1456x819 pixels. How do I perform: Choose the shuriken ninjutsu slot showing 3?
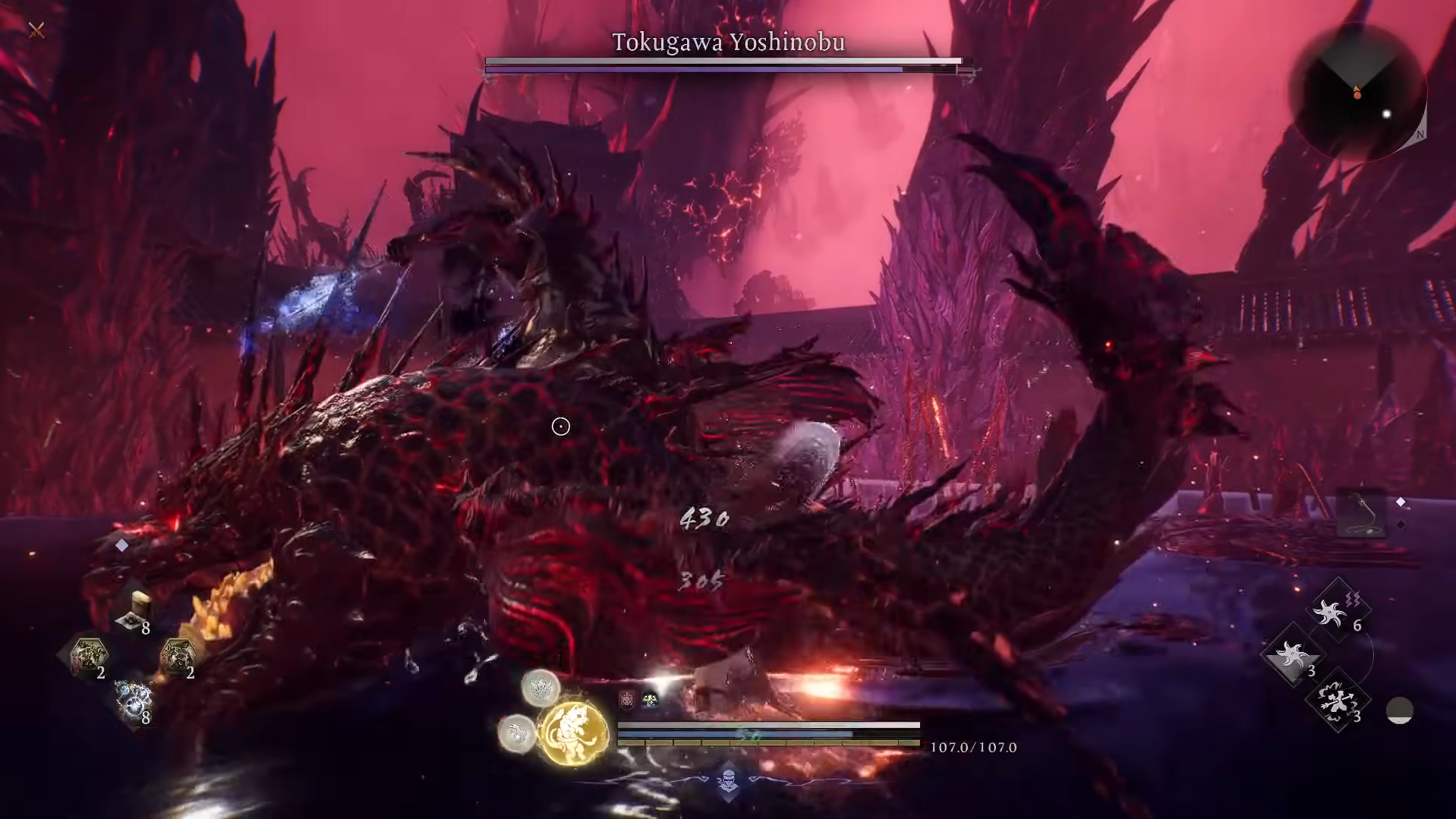[x=1292, y=656]
